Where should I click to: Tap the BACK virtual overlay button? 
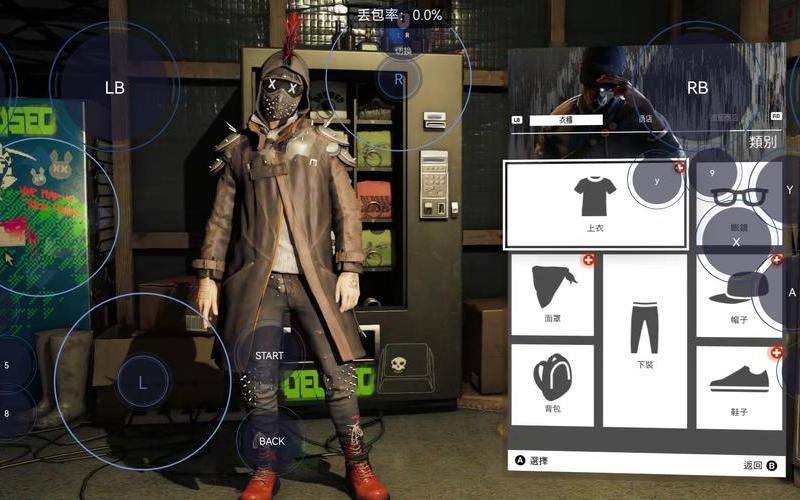pyautogui.click(x=272, y=441)
